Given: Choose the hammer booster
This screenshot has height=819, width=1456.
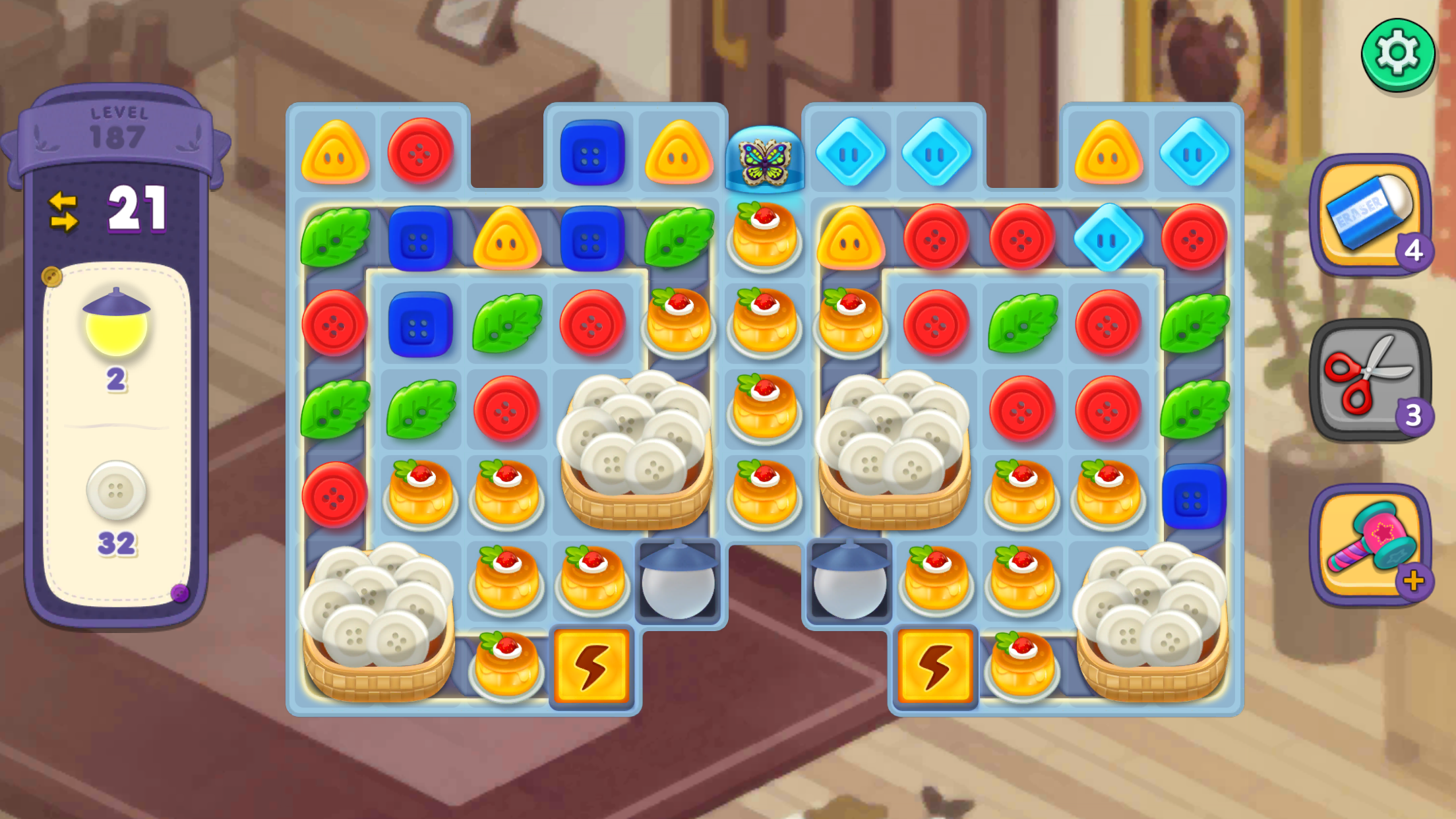Looking at the screenshot, I should tap(1369, 543).
